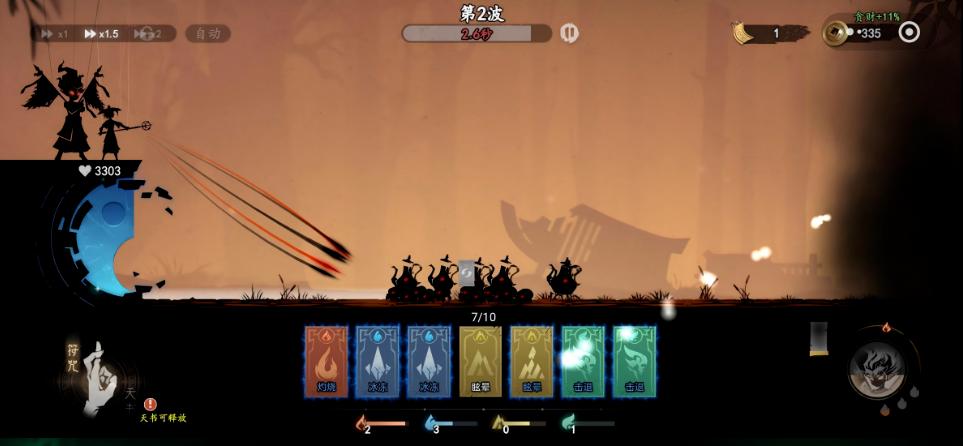Select the locked x2 speed option

point(154,33)
